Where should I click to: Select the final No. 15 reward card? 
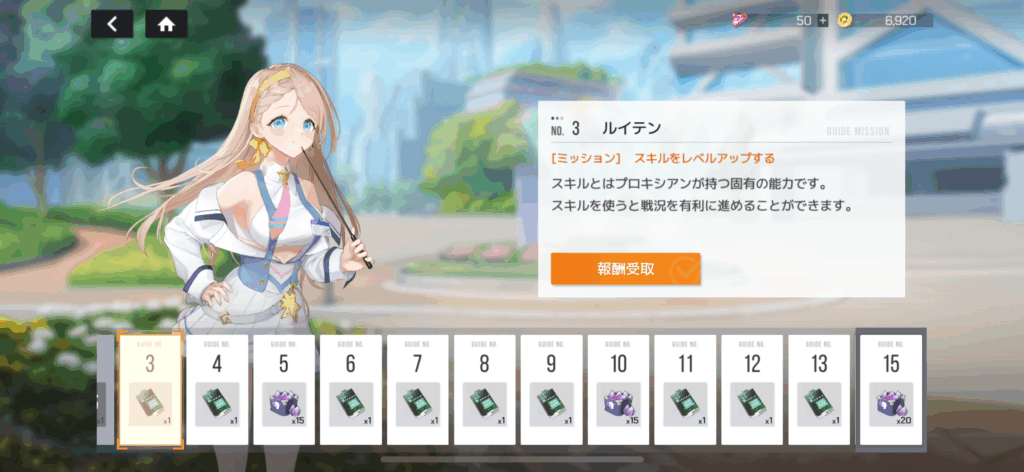[x=892, y=388]
